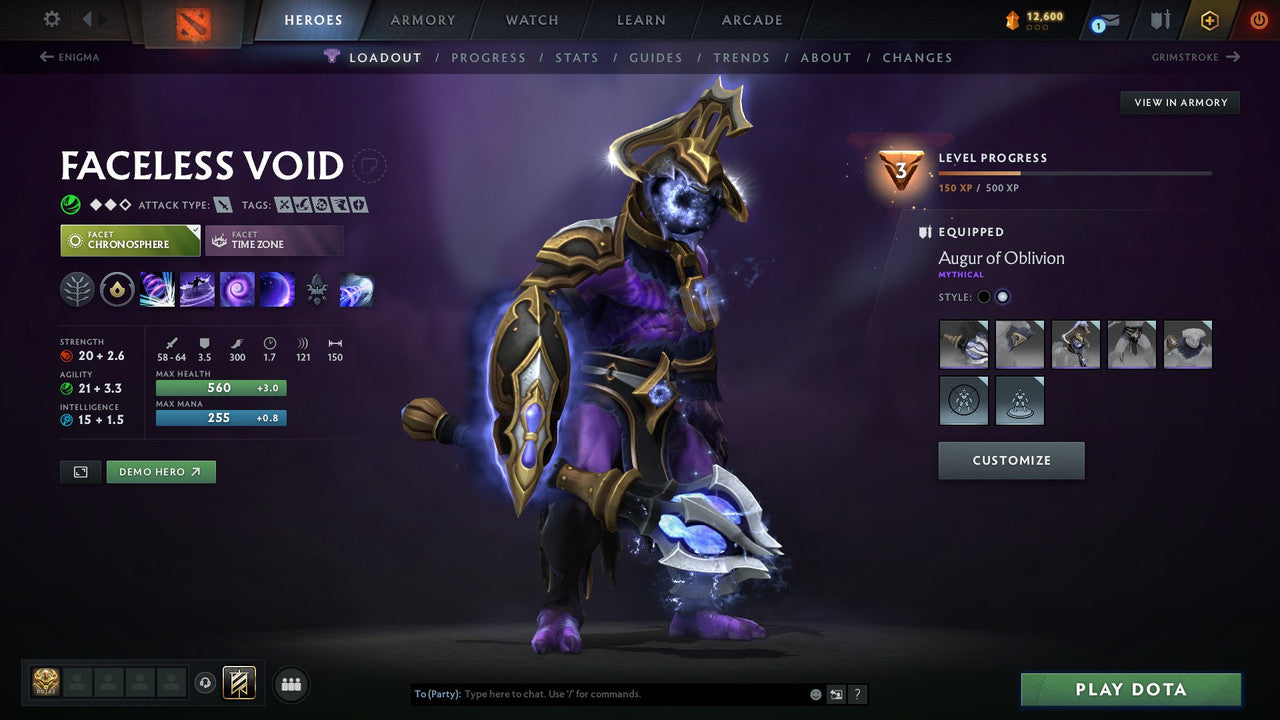Click the DEMO HERO button
Screen dimensions: 1280x720
coord(160,471)
